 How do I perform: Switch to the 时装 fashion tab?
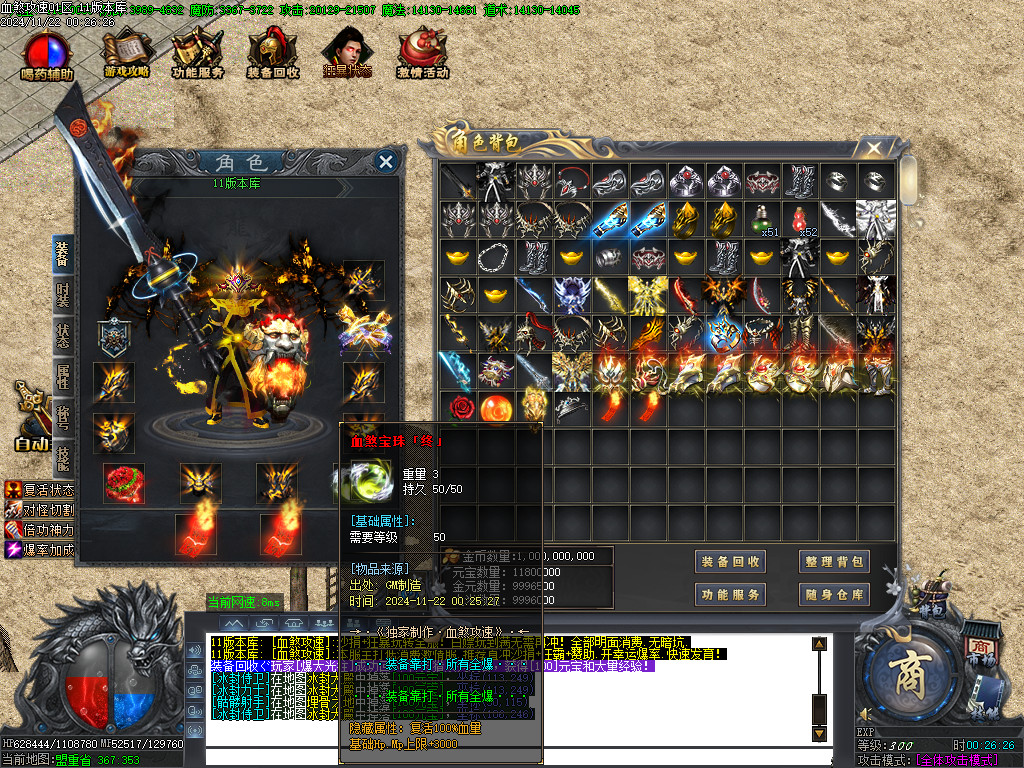pyautogui.click(x=62, y=297)
